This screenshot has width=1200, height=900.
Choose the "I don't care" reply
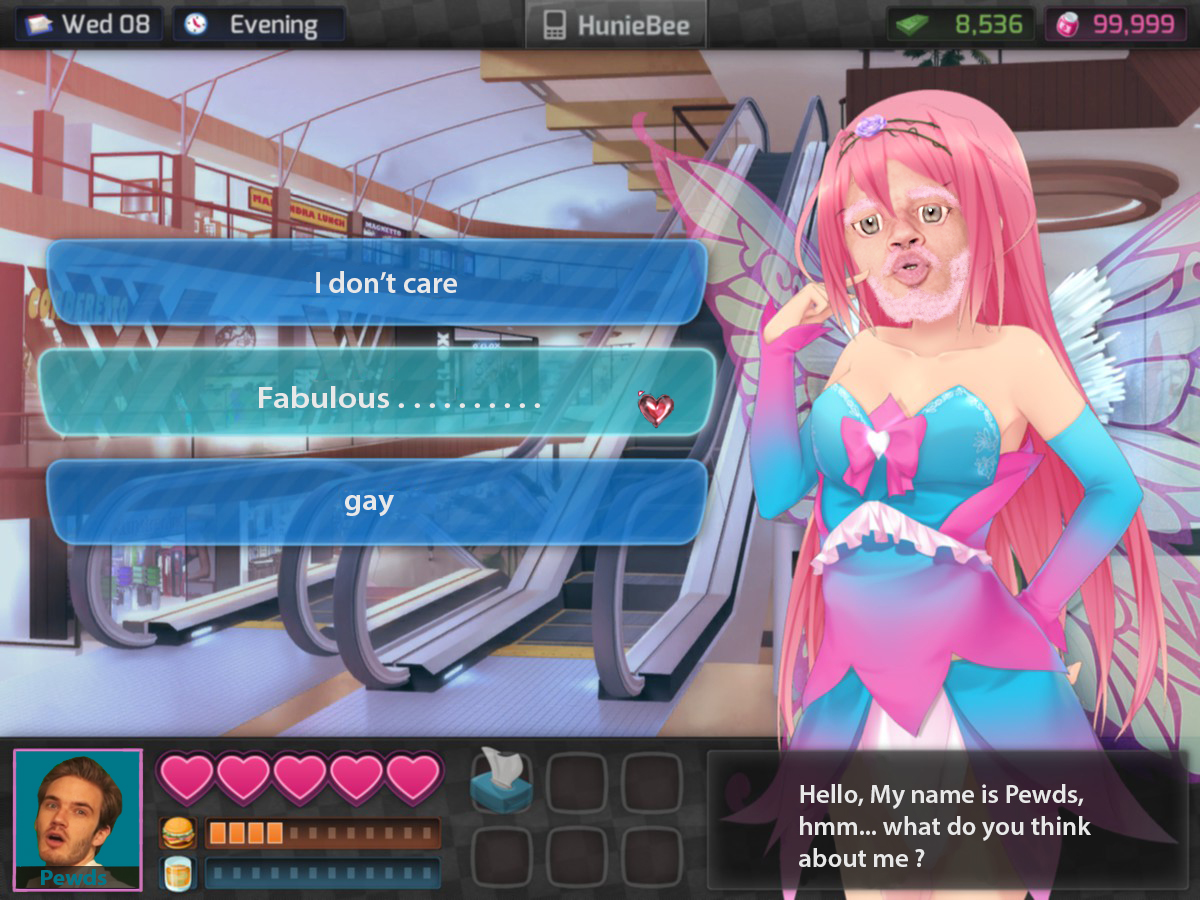377,283
